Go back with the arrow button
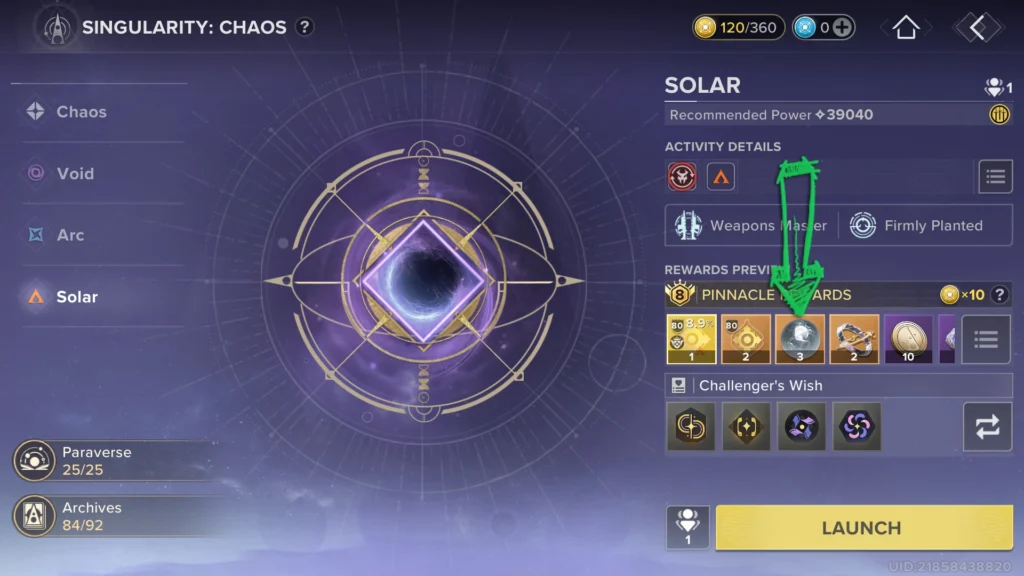This screenshot has height=576, width=1024. point(977,28)
